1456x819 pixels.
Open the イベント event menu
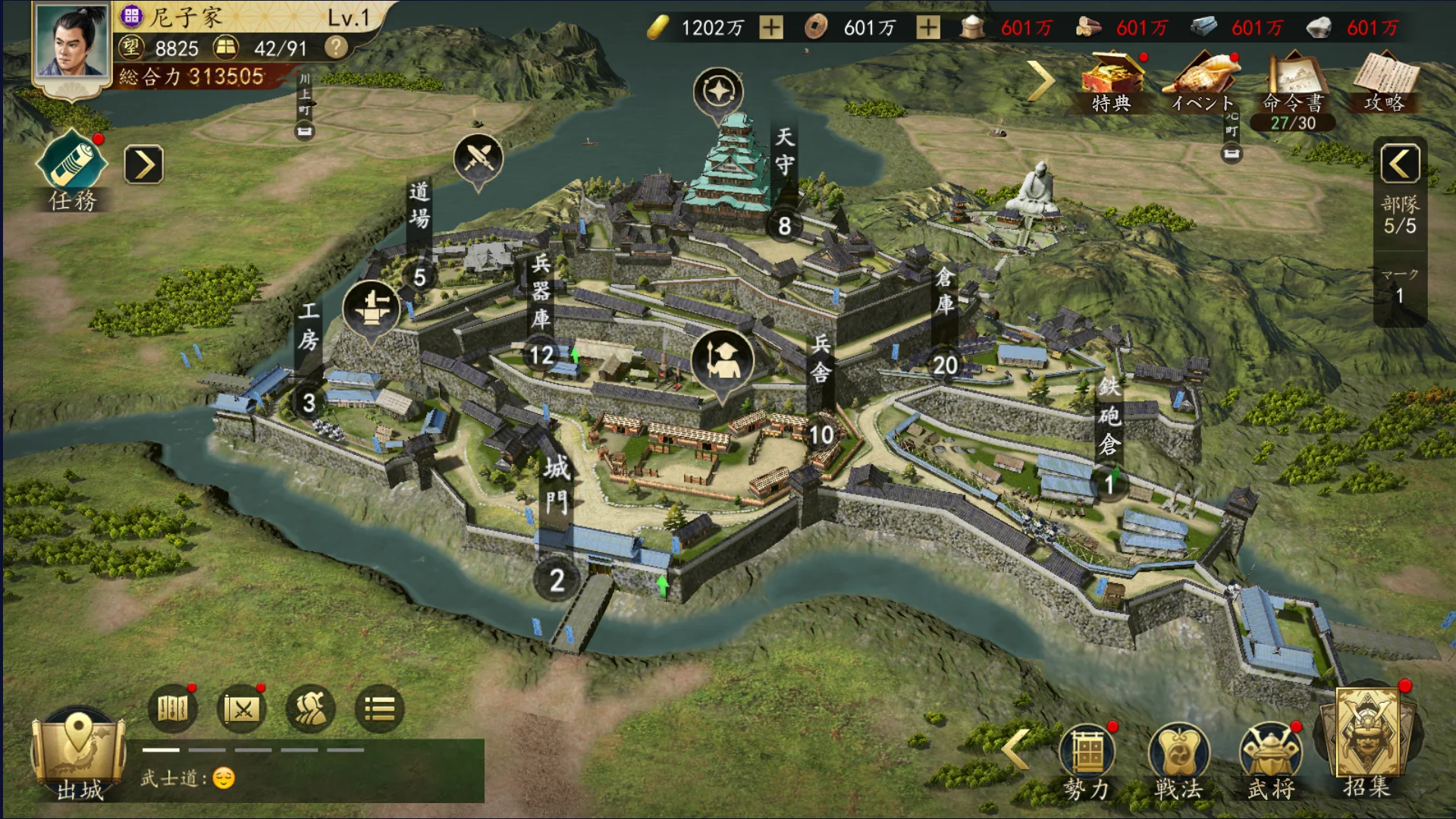click(x=1203, y=82)
